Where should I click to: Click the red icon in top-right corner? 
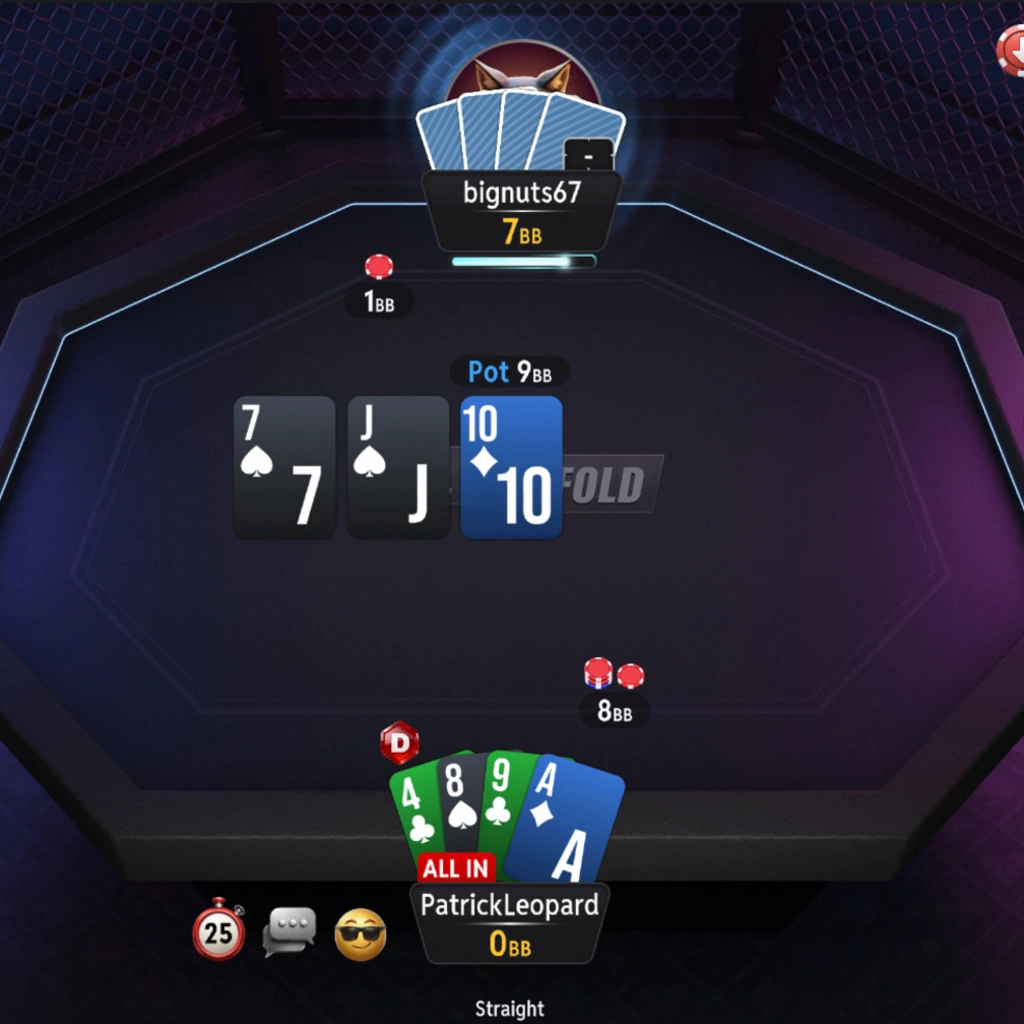pos(1012,50)
